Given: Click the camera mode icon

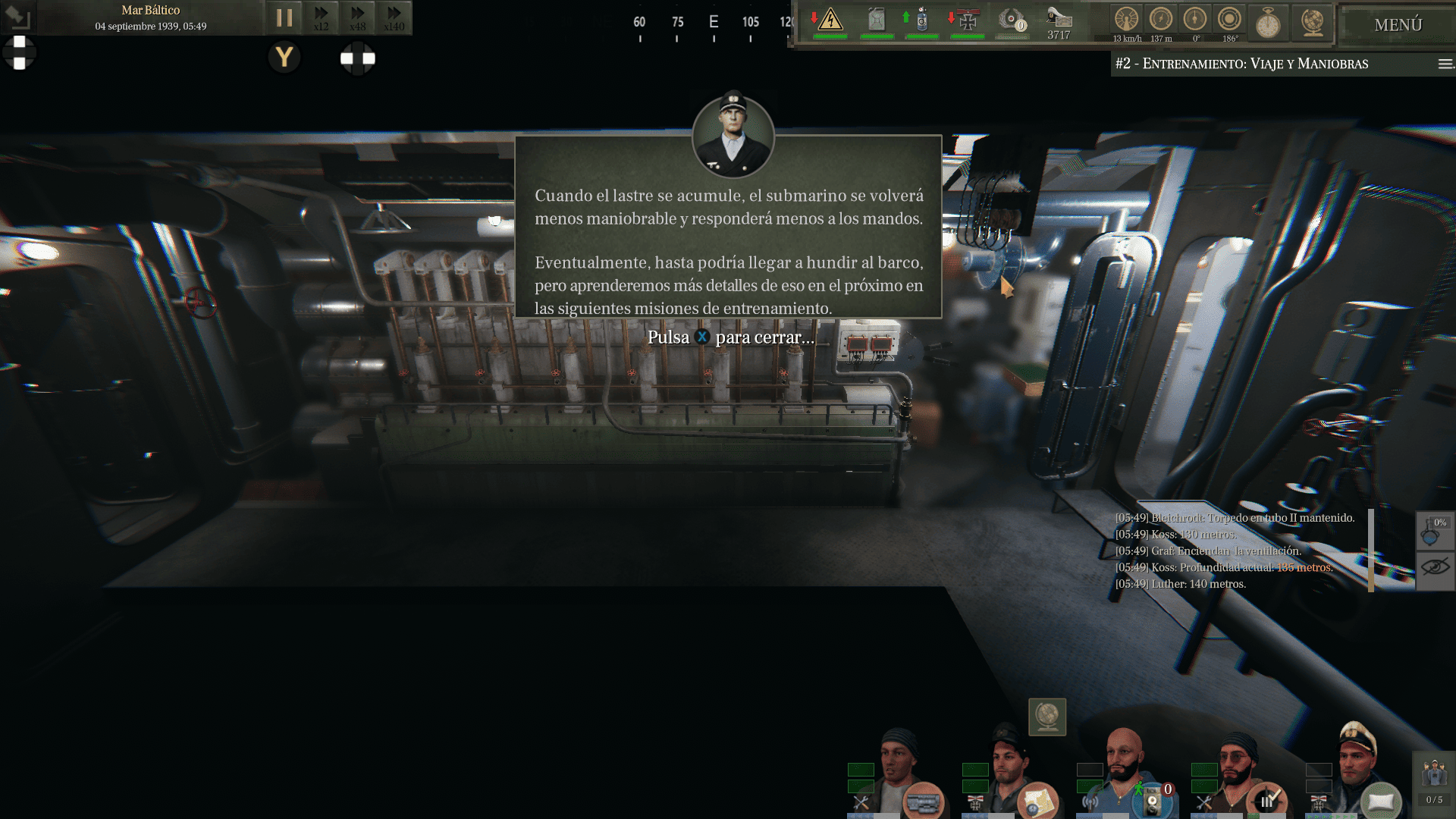Looking at the screenshot, I should pos(17,17).
